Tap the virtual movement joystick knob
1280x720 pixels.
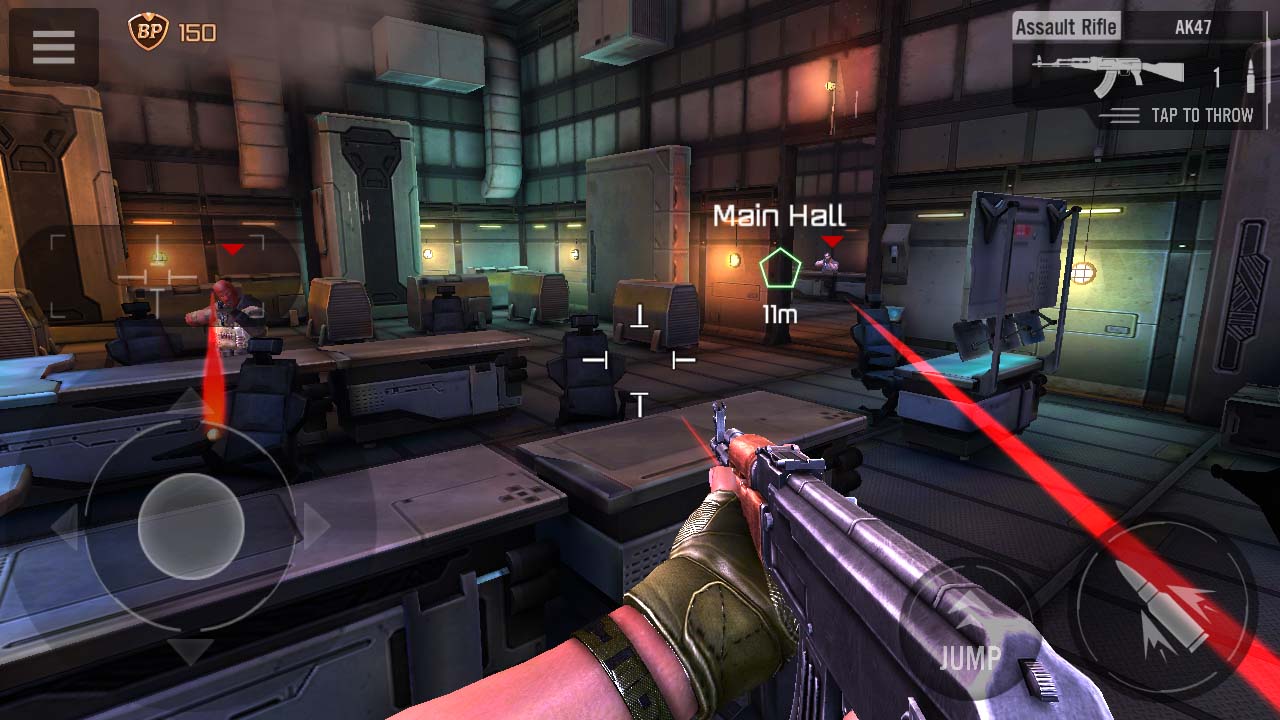[x=191, y=525]
